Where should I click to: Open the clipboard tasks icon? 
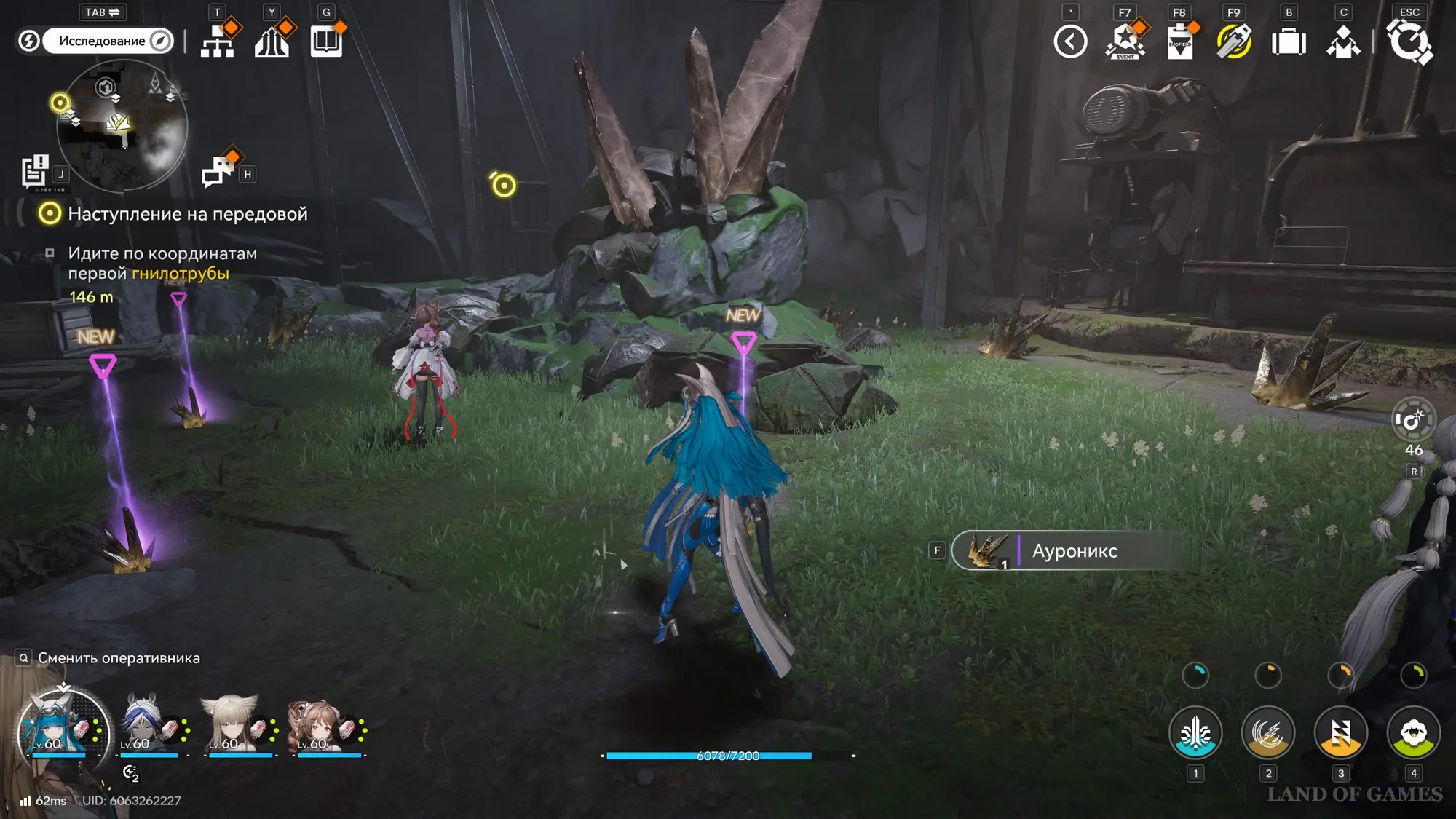(x=1179, y=41)
